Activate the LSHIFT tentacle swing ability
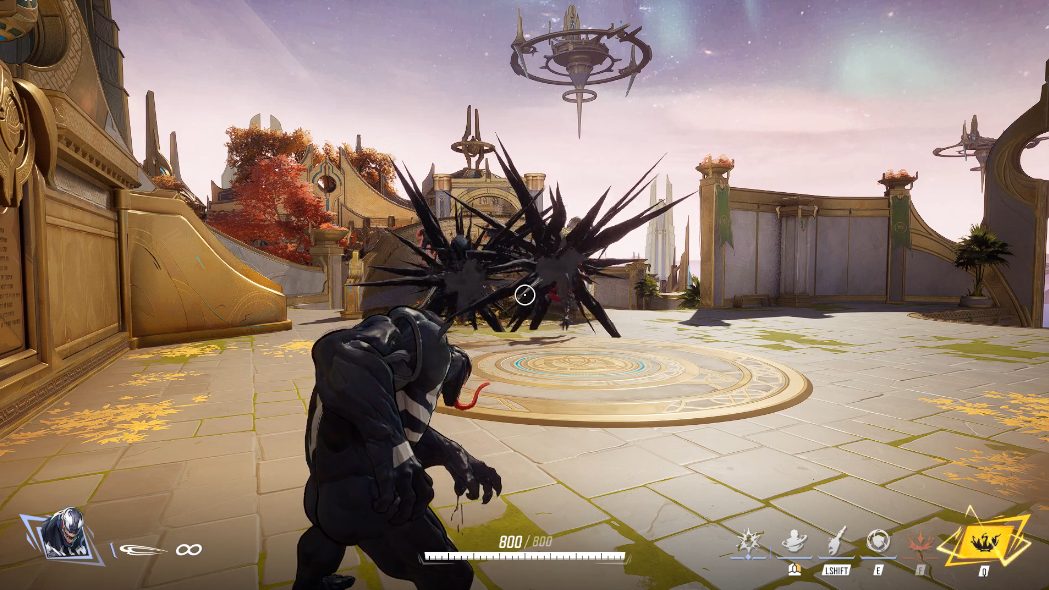 (x=835, y=541)
